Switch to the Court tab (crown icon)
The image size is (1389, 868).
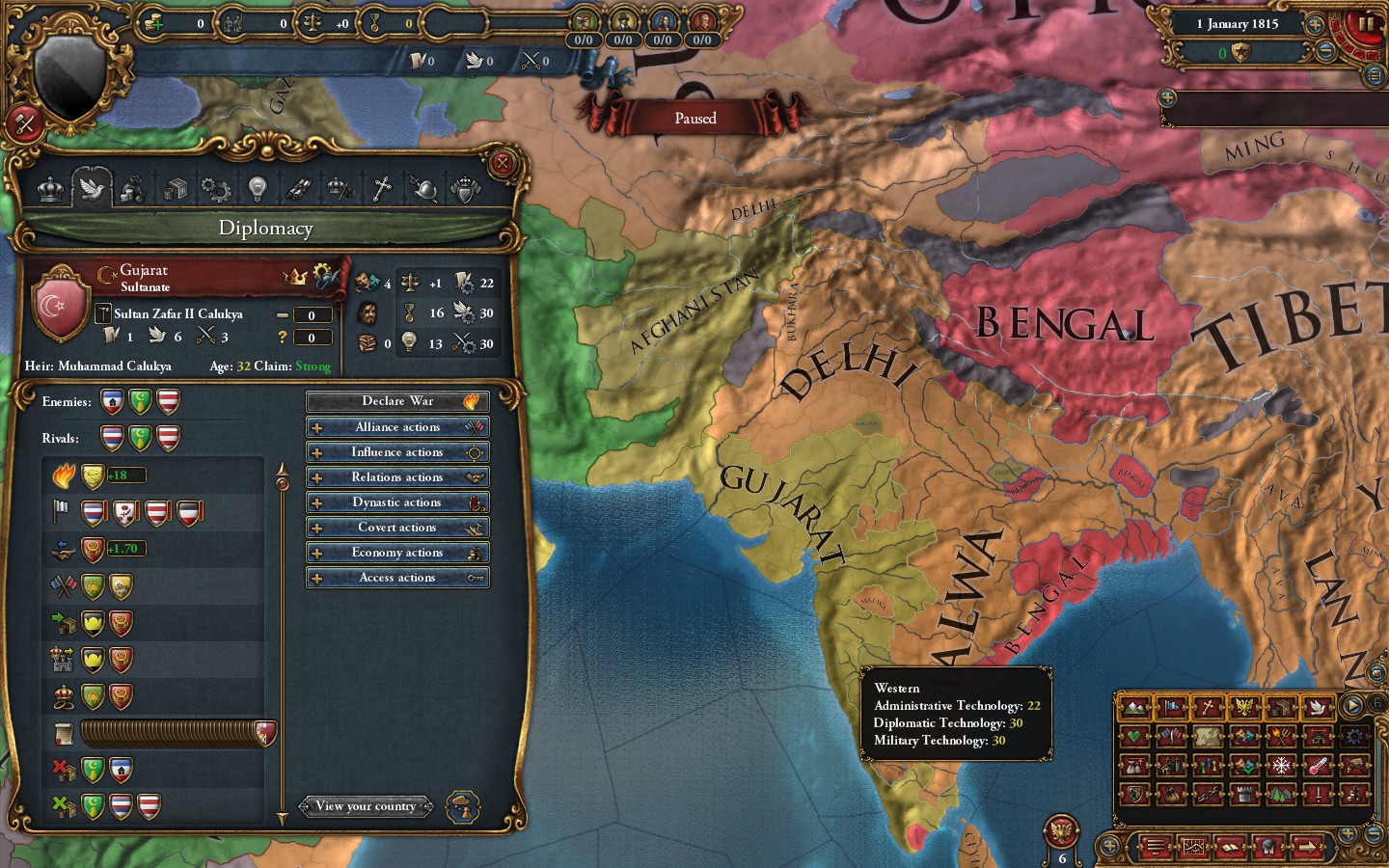[51, 189]
